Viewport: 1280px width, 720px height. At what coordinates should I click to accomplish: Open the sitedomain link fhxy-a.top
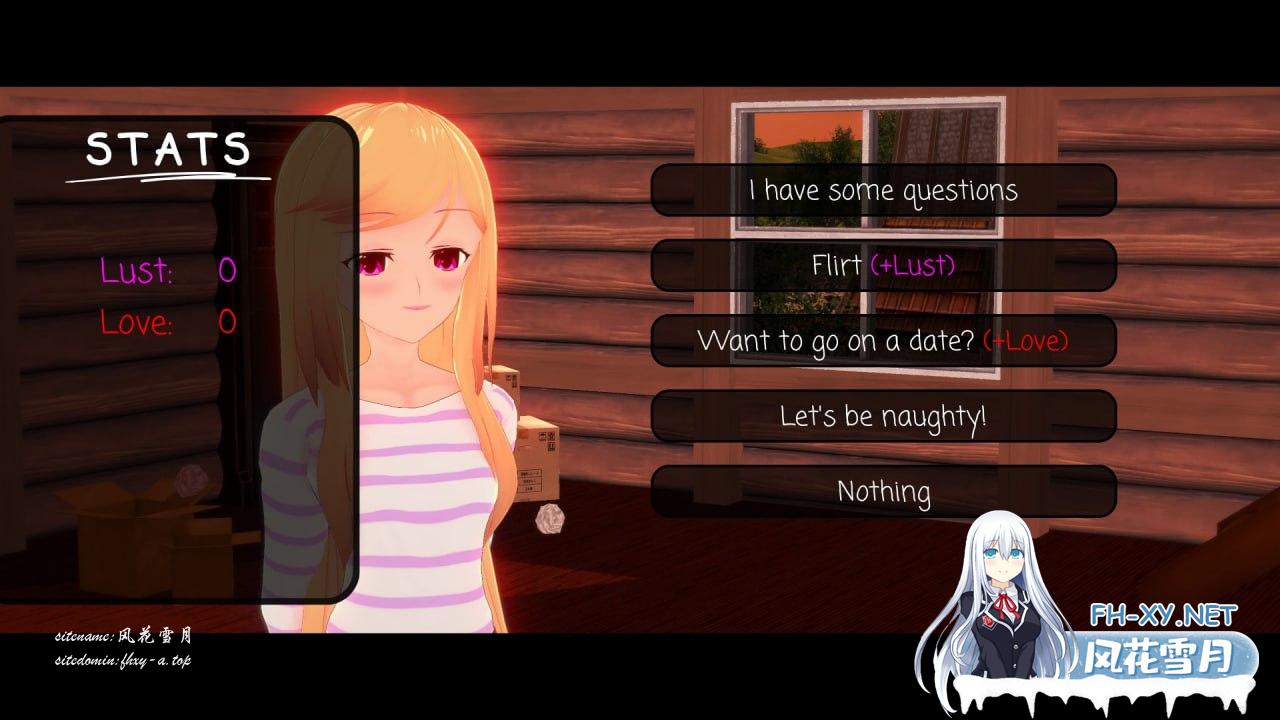coord(122,662)
